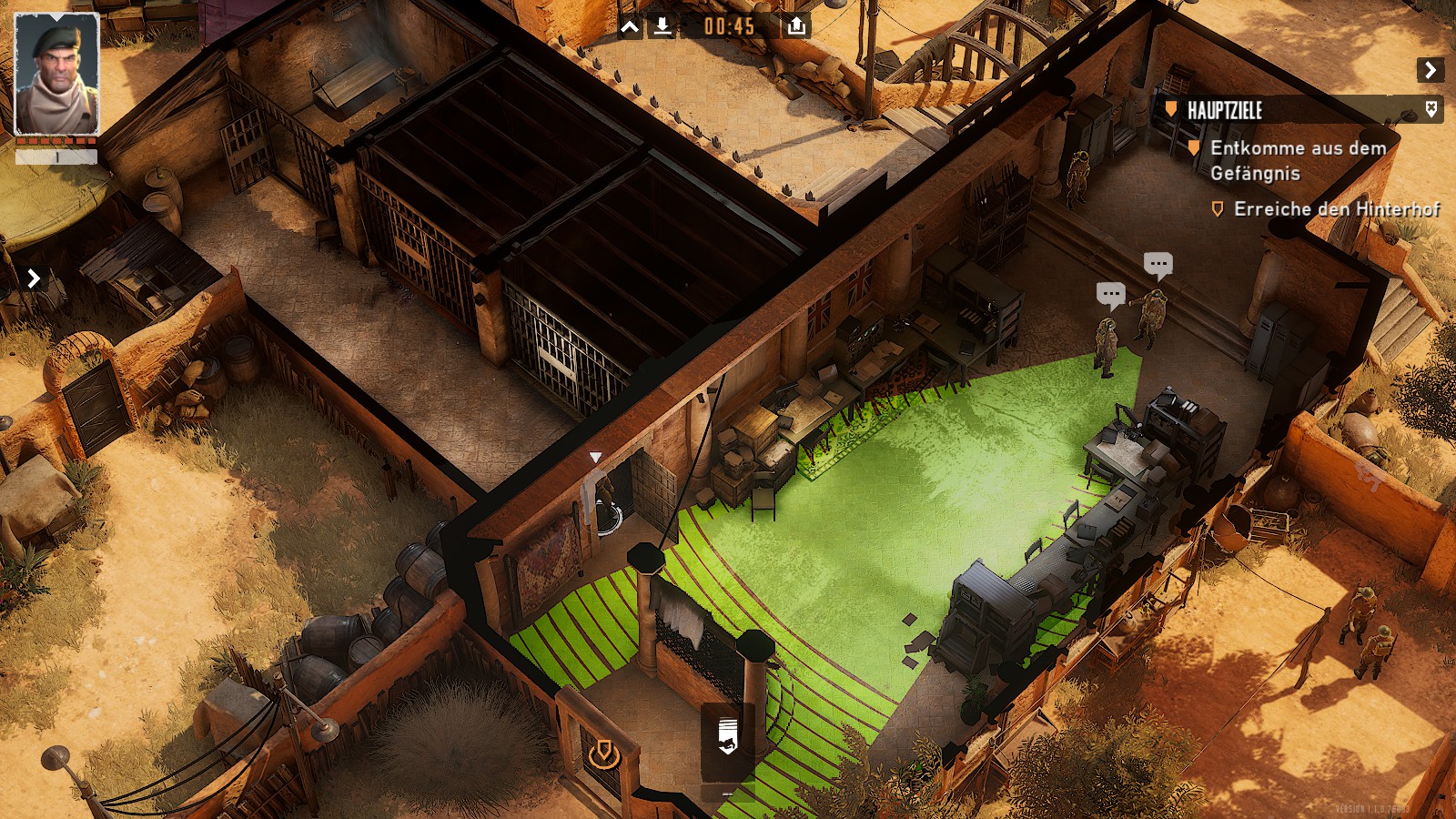Viewport: 1456px width, 819px height.
Task: Quick load with the upload arrow button
Action: tap(796, 26)
